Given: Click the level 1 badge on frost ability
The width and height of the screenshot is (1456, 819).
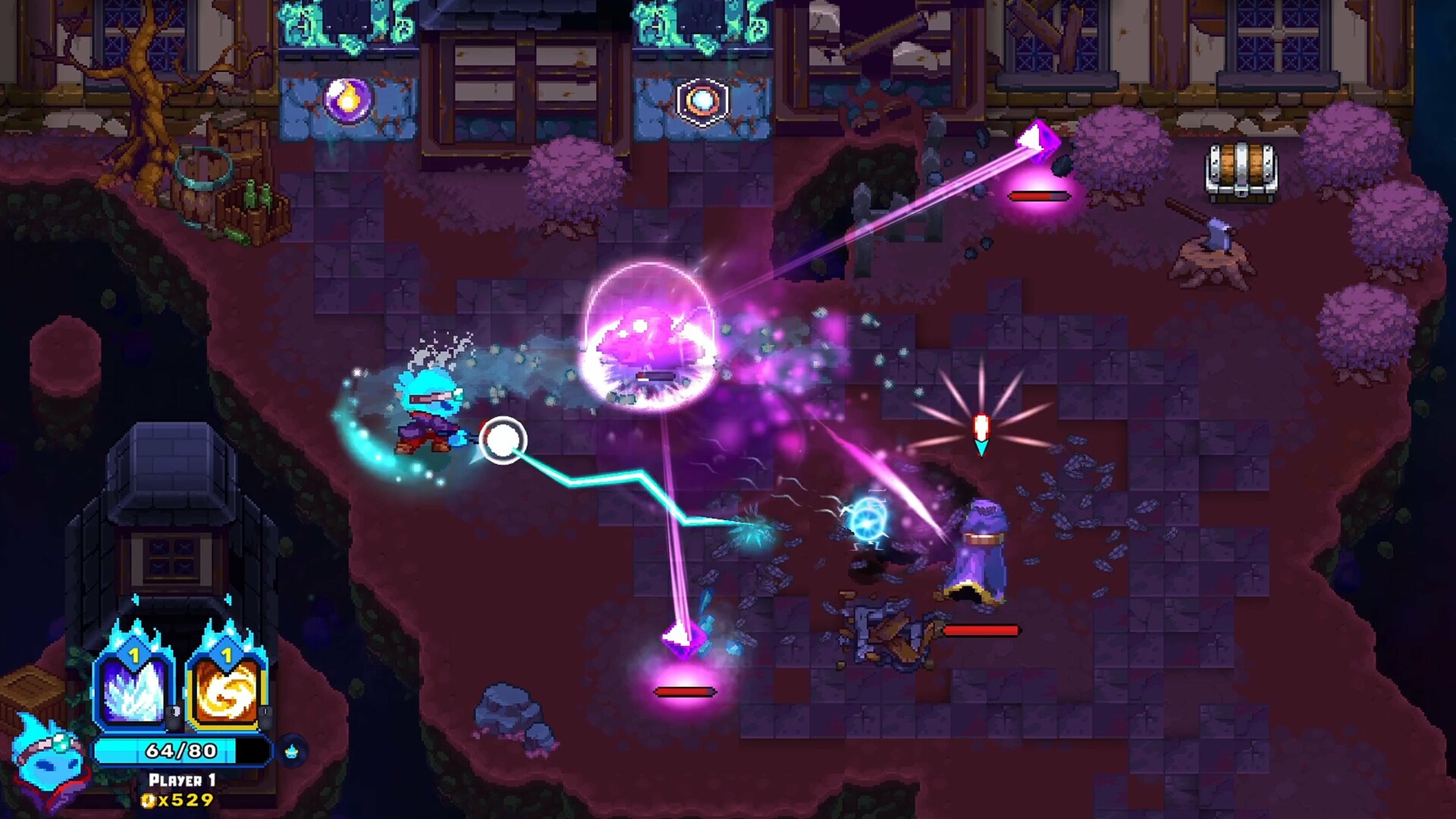Looking at the screenshot, I should (x=133, y=654).
